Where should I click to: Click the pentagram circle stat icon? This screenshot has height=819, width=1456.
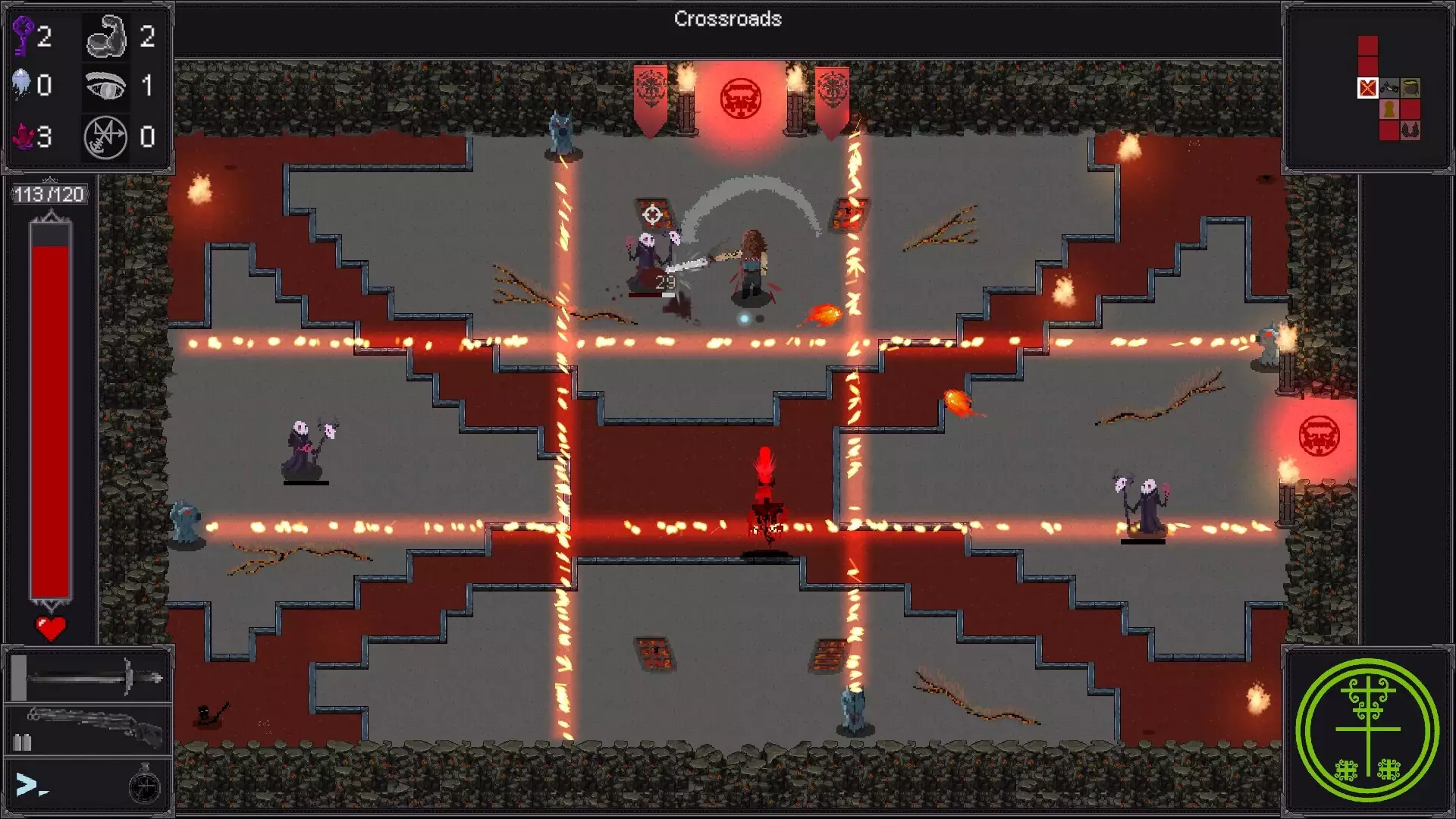[x=105, y=137]
